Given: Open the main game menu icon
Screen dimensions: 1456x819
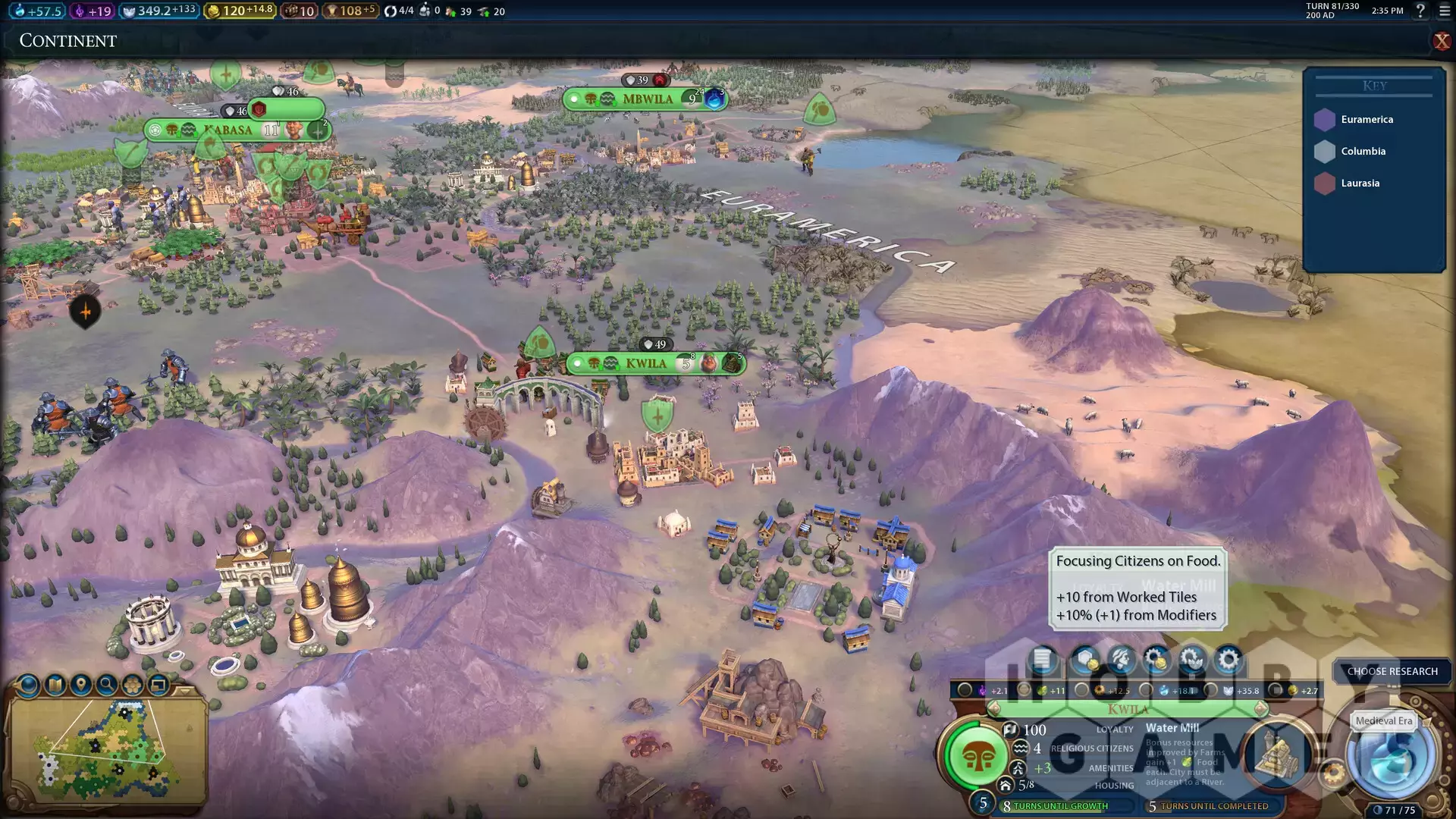Looking at the screenshot, I should pyautogui.click(x=1445, y=11).
